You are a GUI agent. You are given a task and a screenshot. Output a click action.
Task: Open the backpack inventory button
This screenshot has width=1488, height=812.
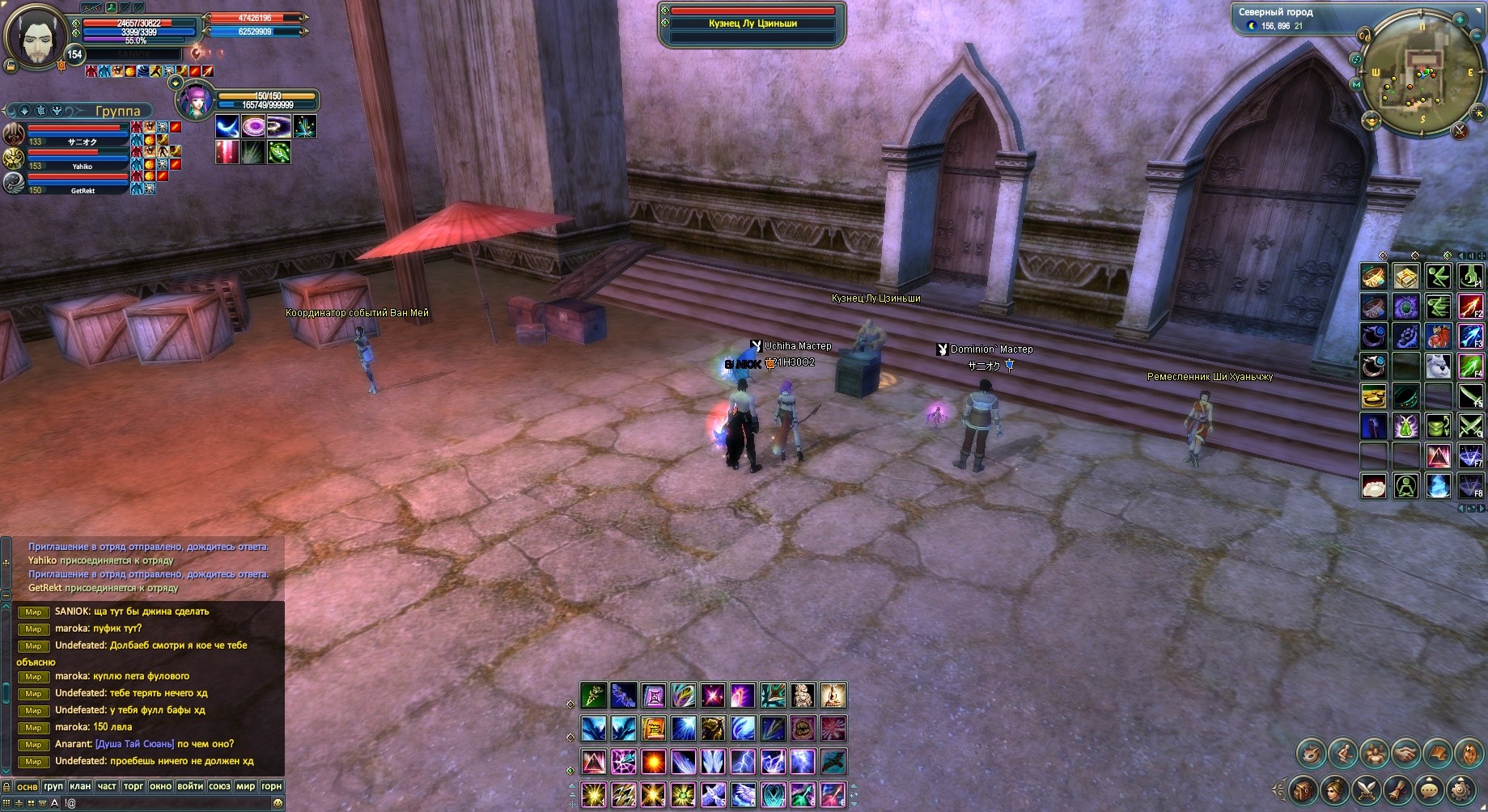pyautogui.click(x=1302, y=789)
